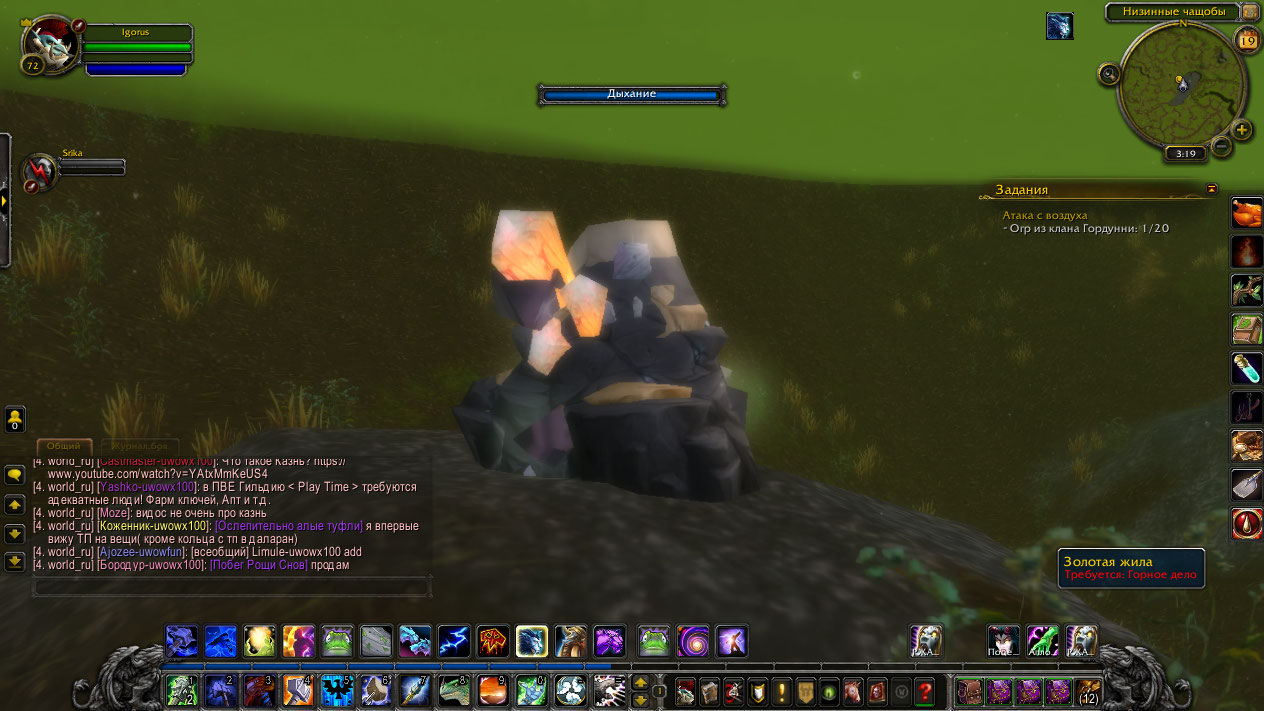The width and height of the screenshot is (1264, 711).
Task: Click the minimap zoom-in plus button
Action: coord(1241,130)
